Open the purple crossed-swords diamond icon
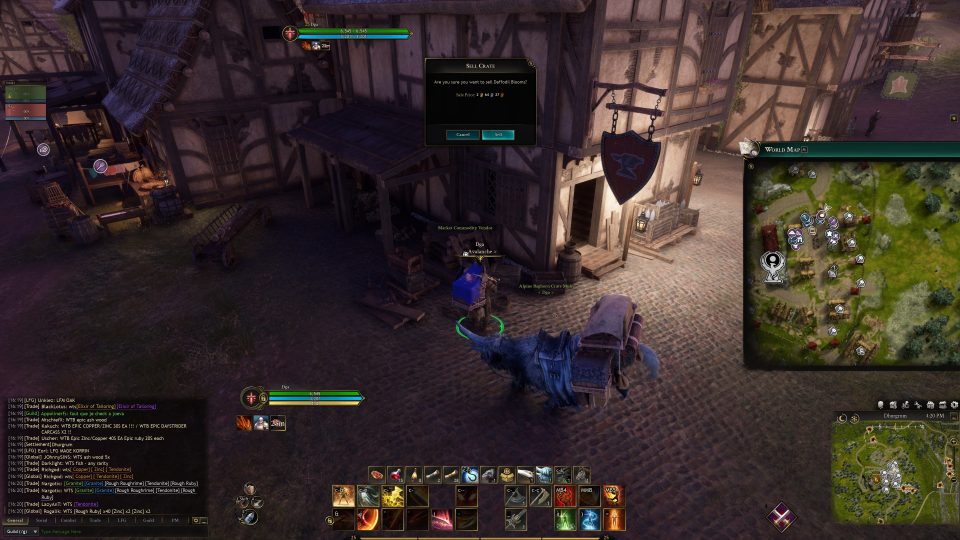The image size is (960, 540). [783, 516]
